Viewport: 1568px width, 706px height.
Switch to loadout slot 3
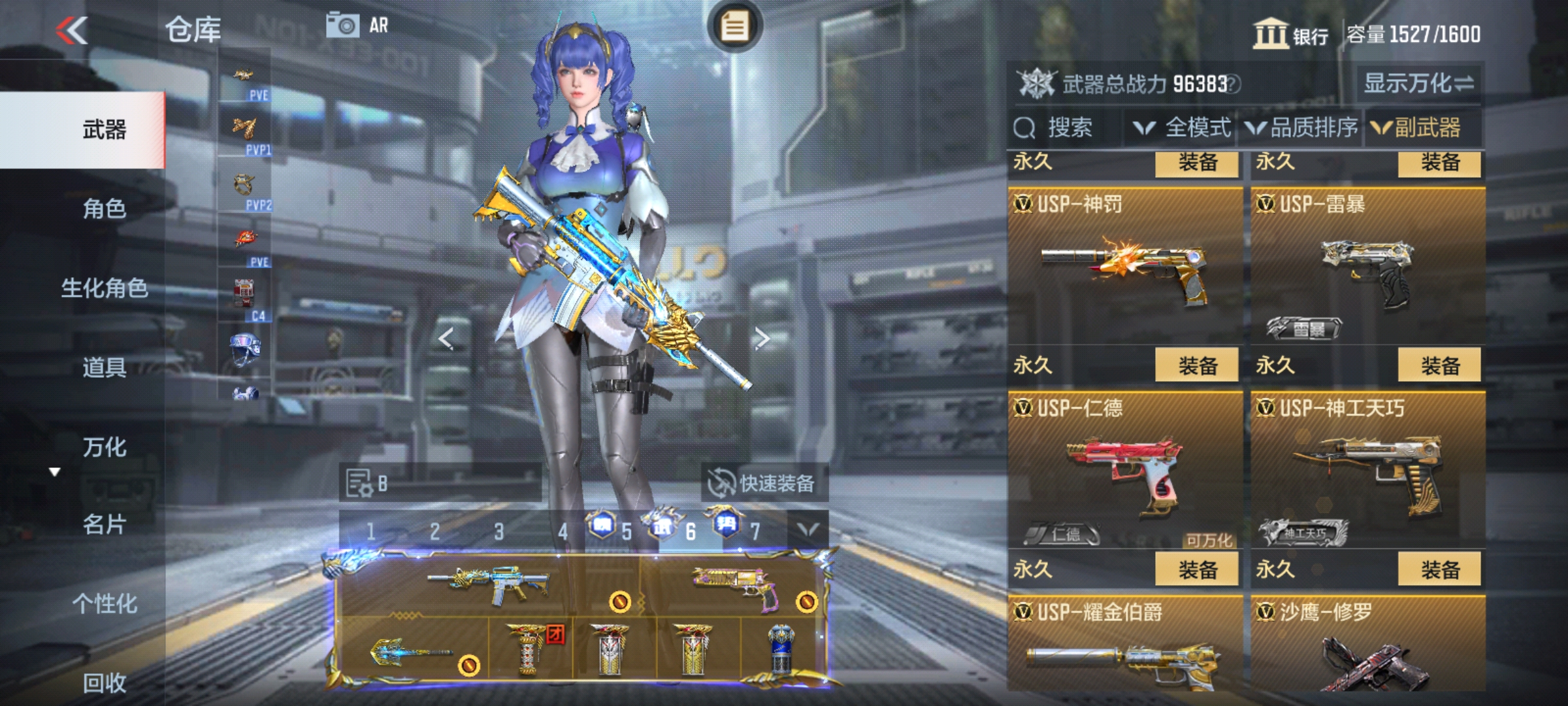498,531
